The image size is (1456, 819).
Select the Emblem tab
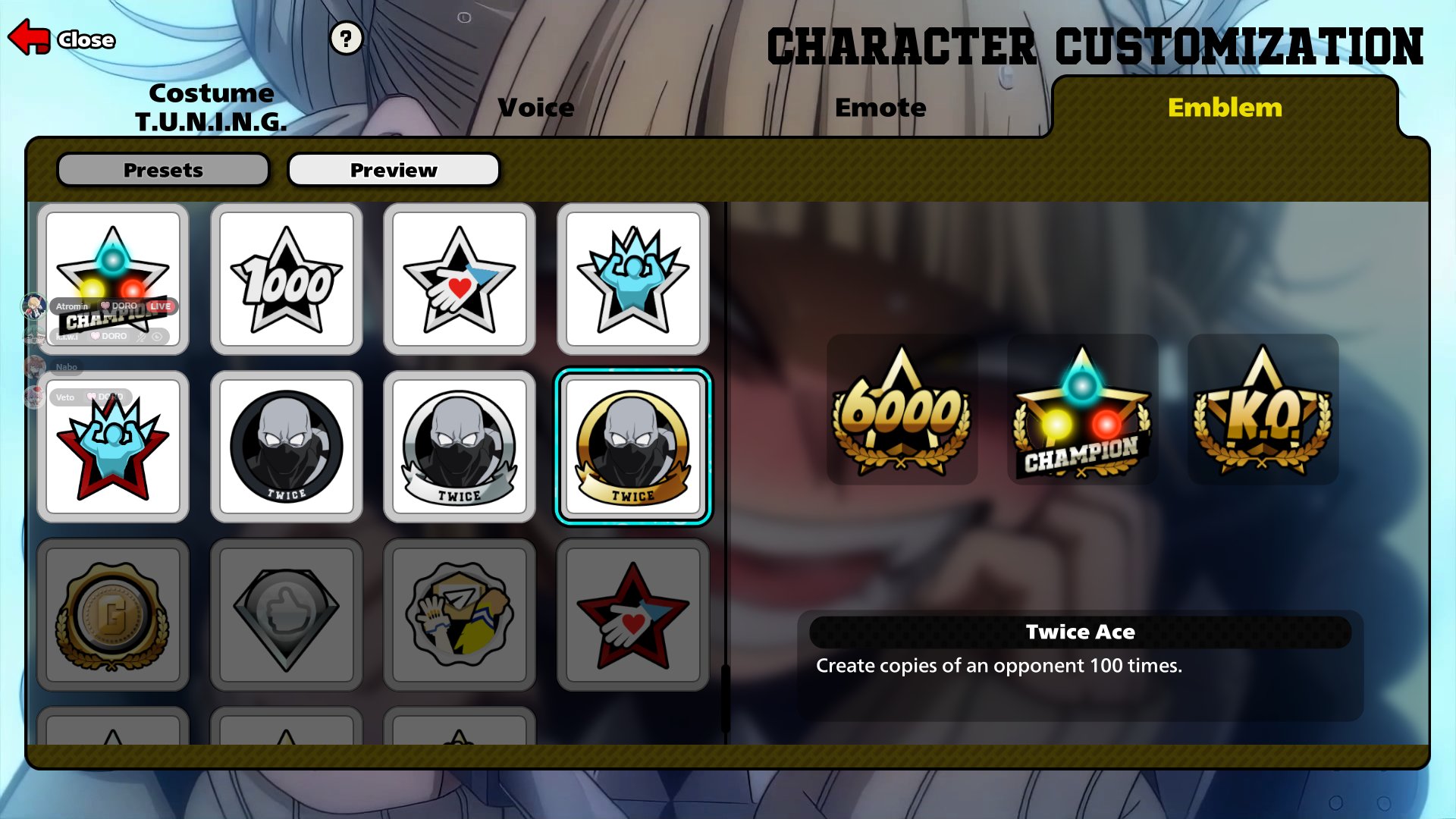[1225, 108]
